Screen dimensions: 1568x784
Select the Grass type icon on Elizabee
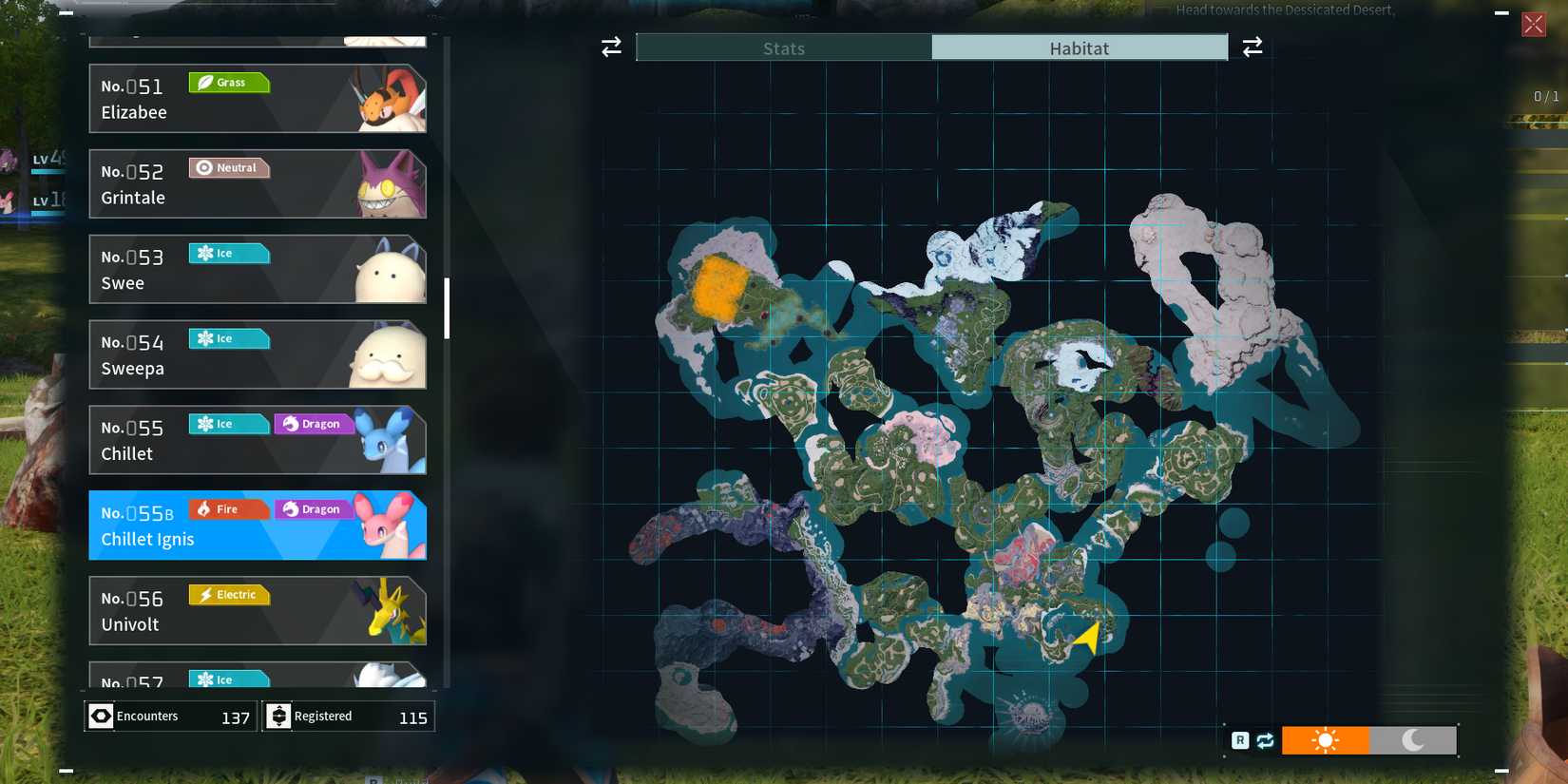pos(228,83)
